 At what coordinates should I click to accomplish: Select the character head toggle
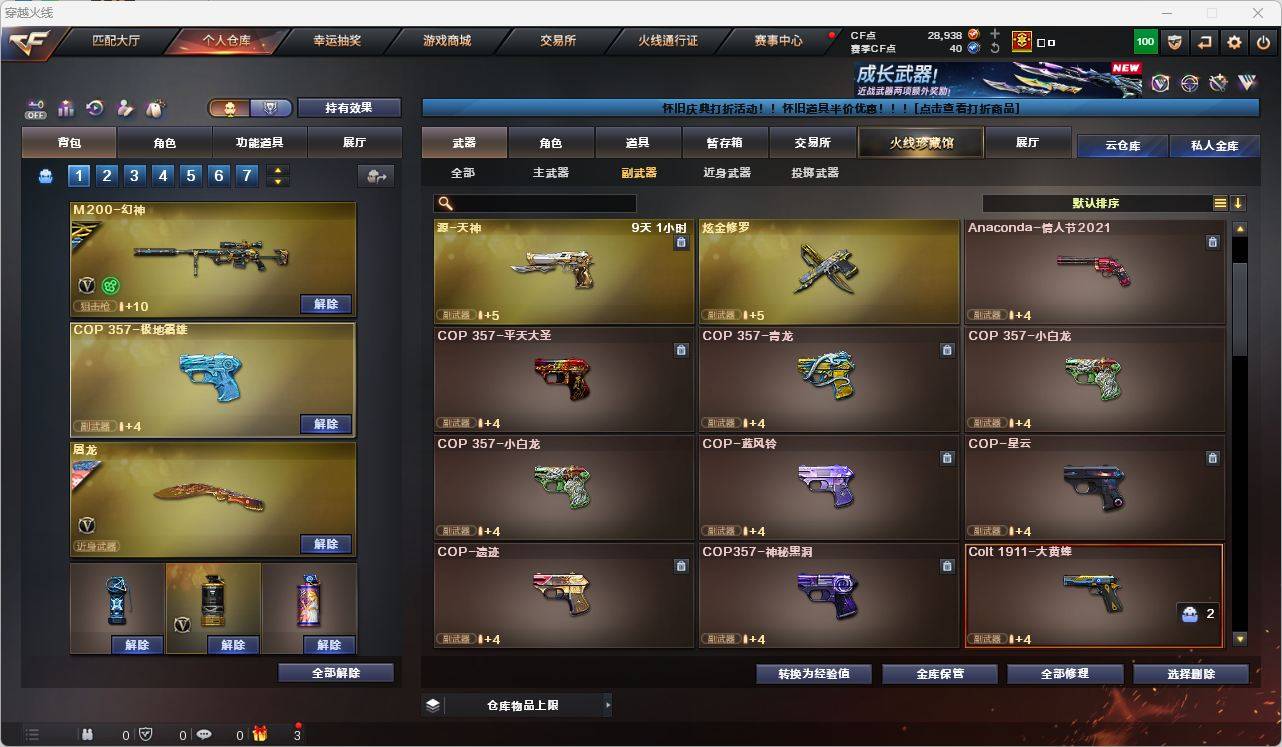[228, 108]
